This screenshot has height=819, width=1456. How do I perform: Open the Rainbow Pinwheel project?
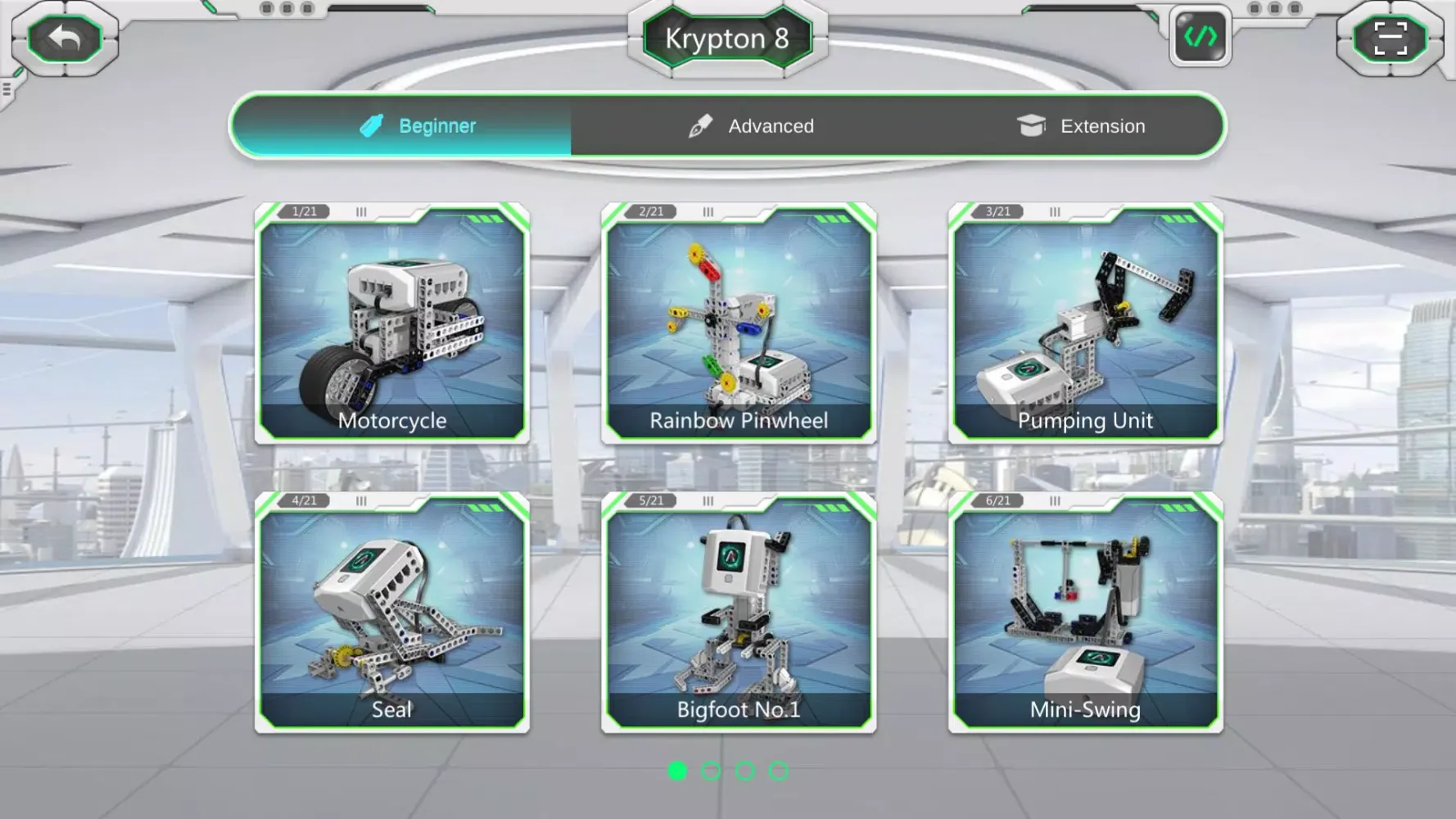[x=738, y=324]
